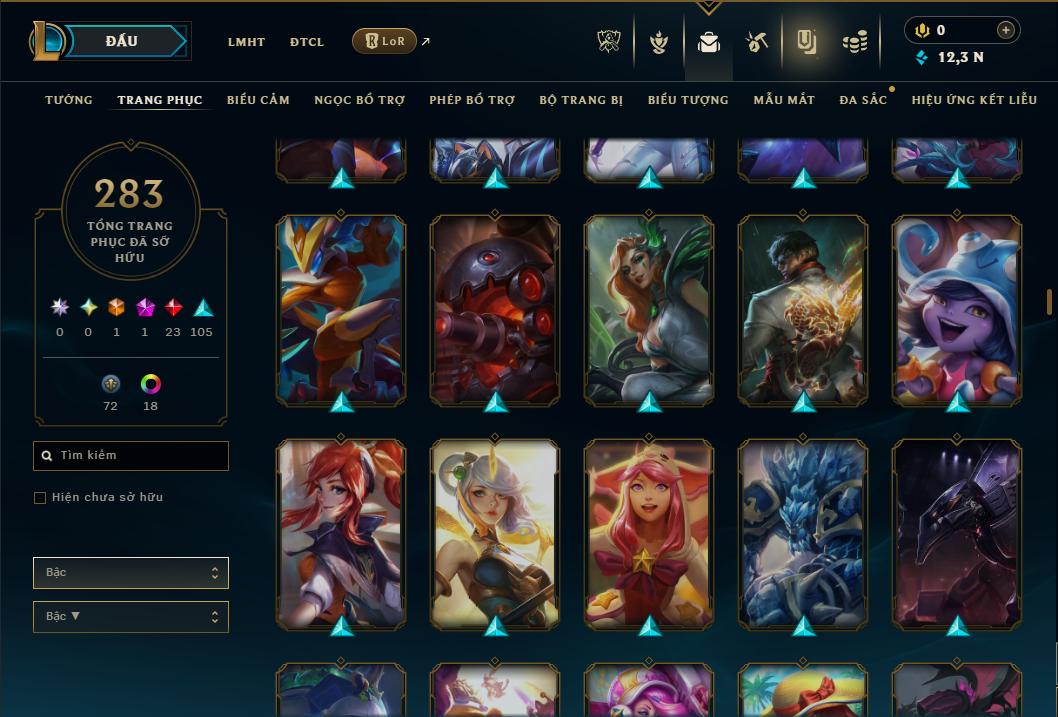
Task: Go to the NGỌC BỔ TRỢ tab
Action: (359, 100)
